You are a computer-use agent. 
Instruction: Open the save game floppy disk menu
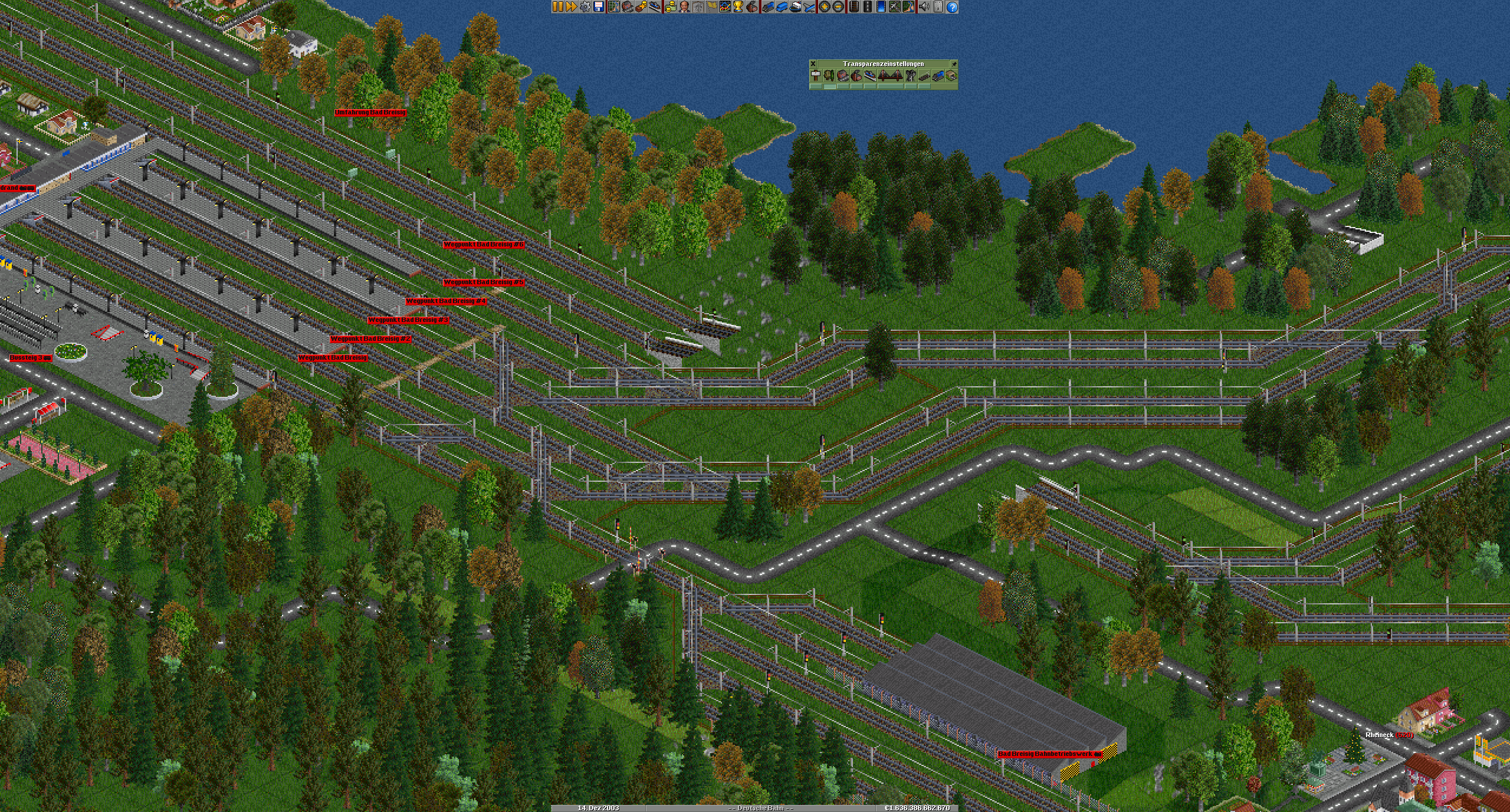coord(599,7)
